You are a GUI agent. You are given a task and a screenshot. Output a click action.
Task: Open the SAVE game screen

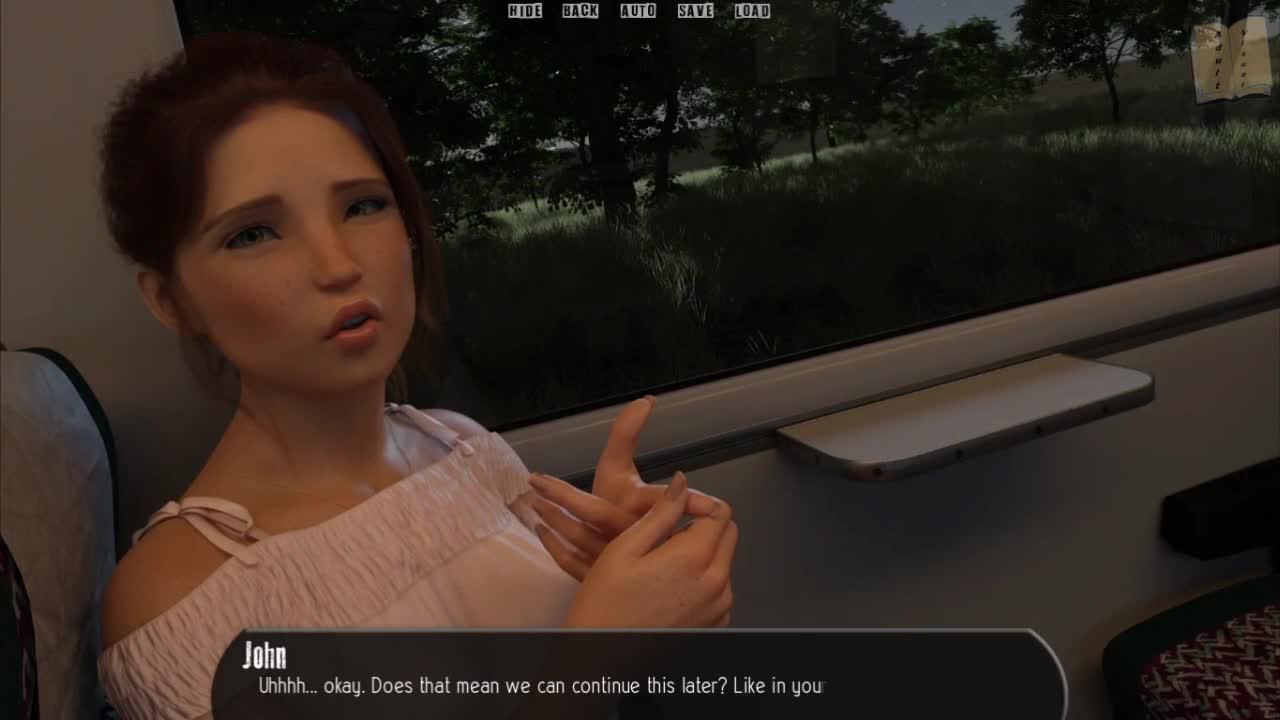point(695,11)
